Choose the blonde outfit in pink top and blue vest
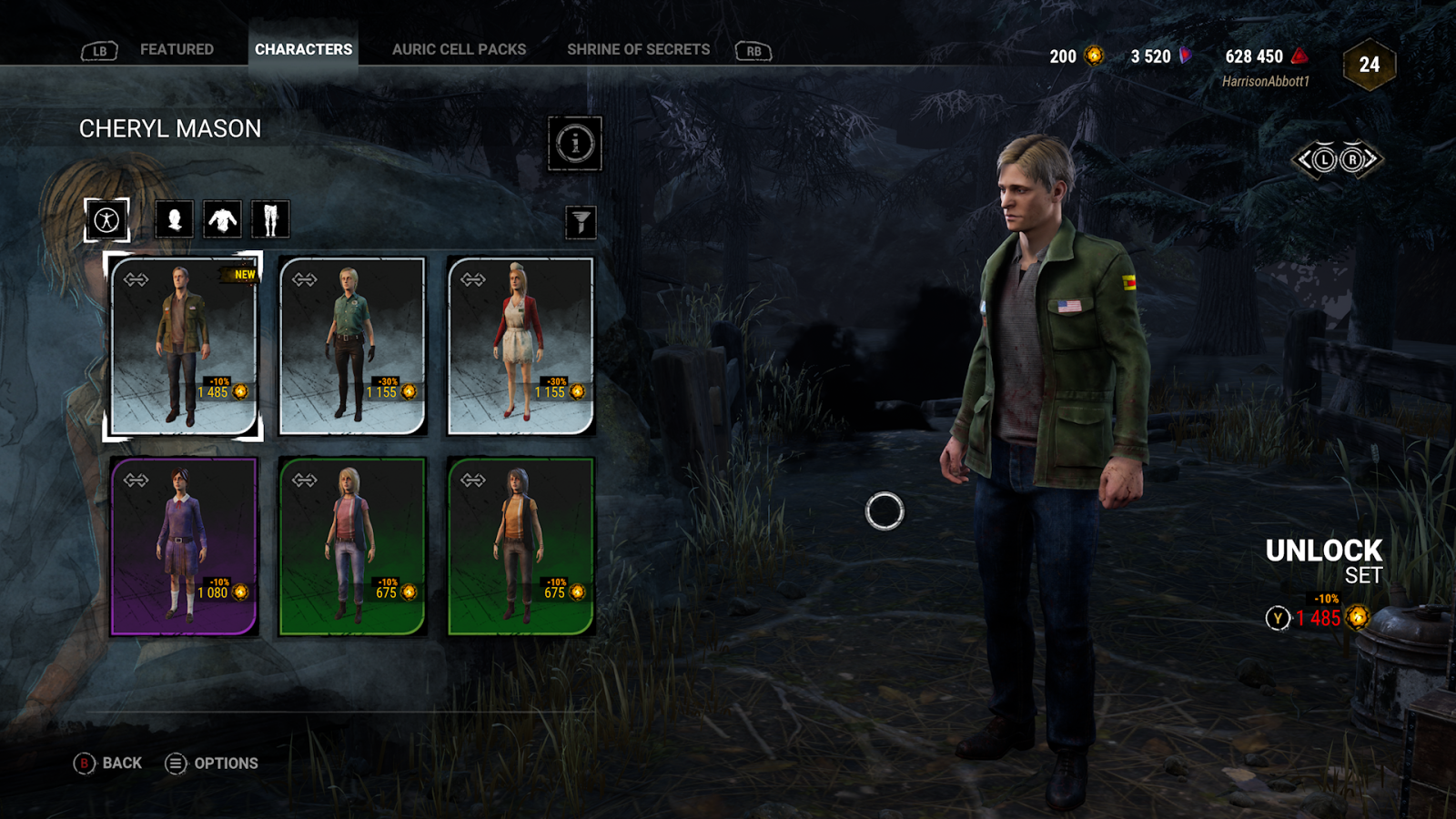This screenshot has height=819, width=1456. pyautogui.click(x=352, y=546)
